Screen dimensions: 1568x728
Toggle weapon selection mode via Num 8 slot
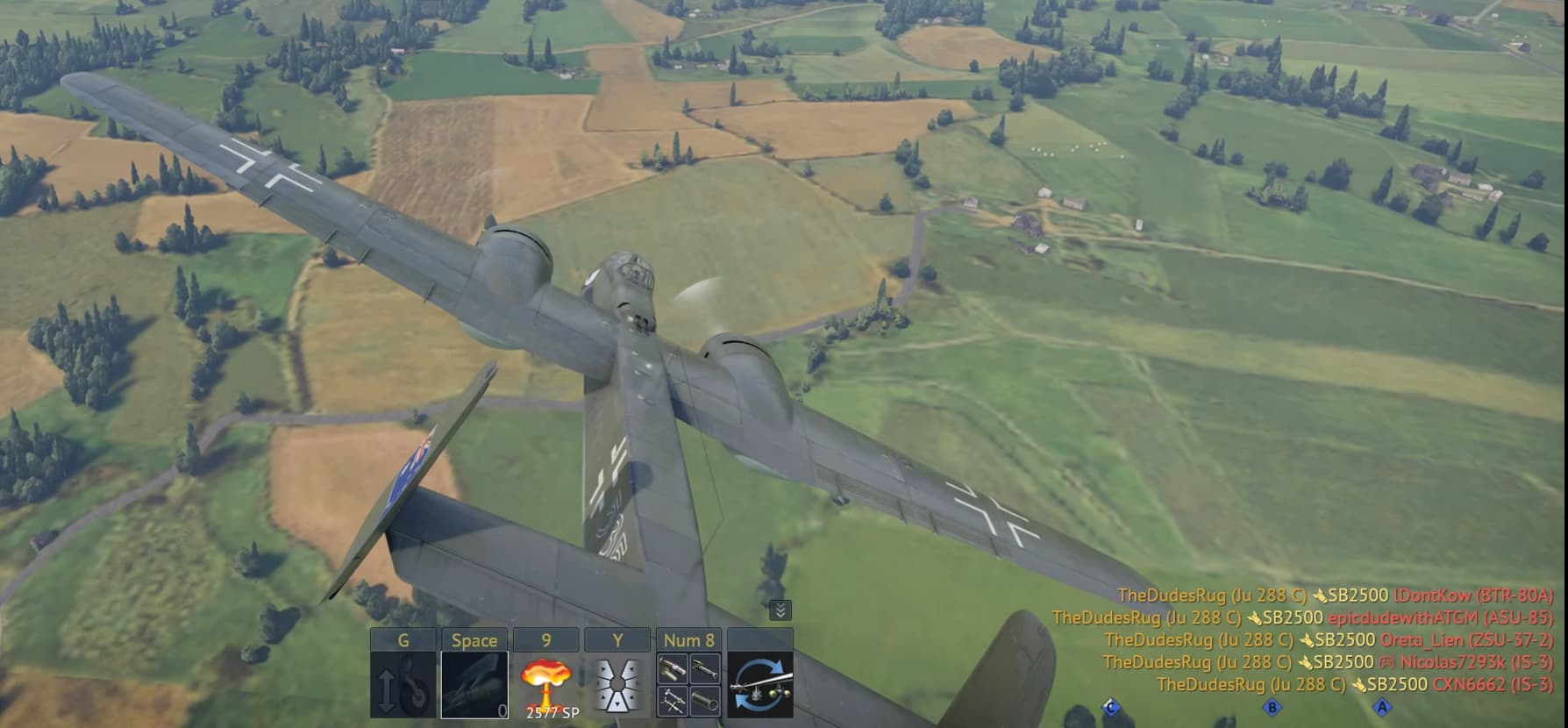pos(689,685)
